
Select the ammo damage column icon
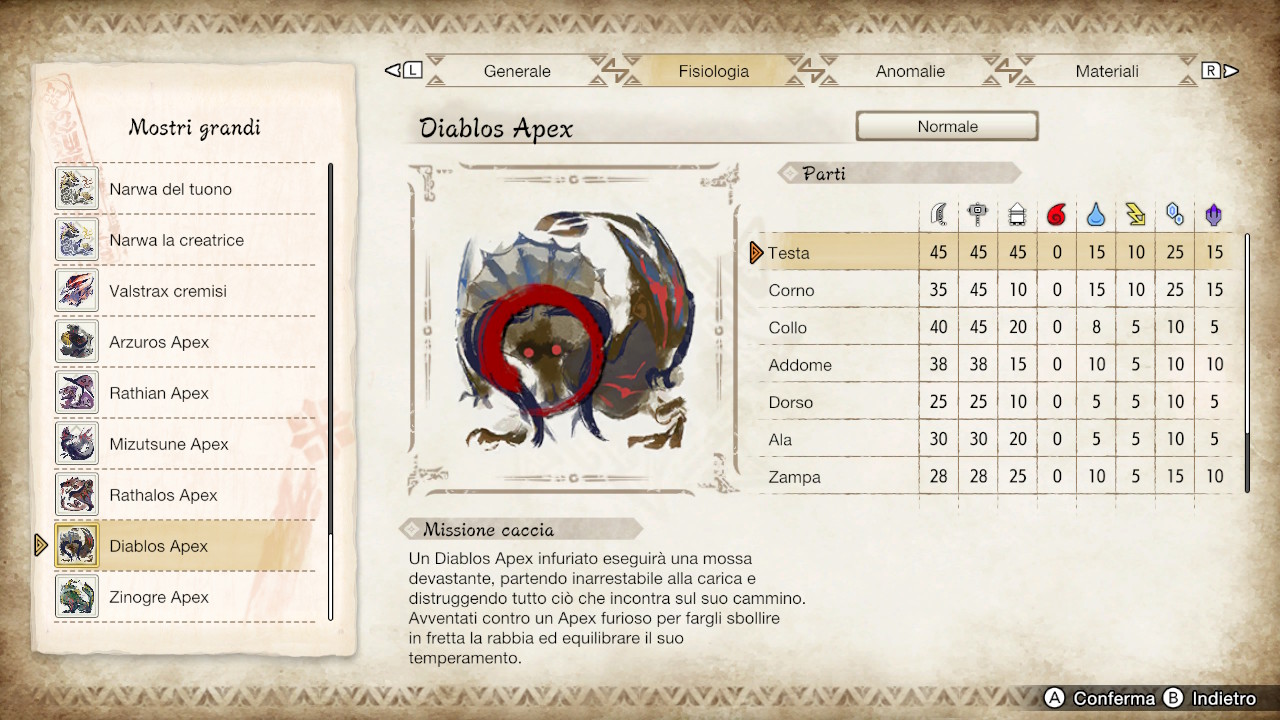click(1018, 213)
